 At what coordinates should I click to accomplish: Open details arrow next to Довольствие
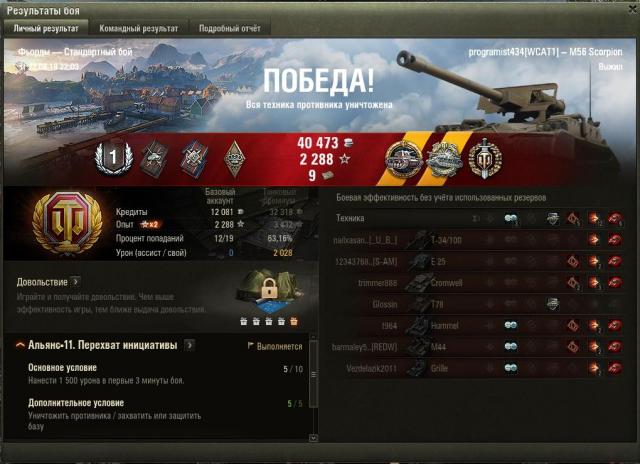75,282
